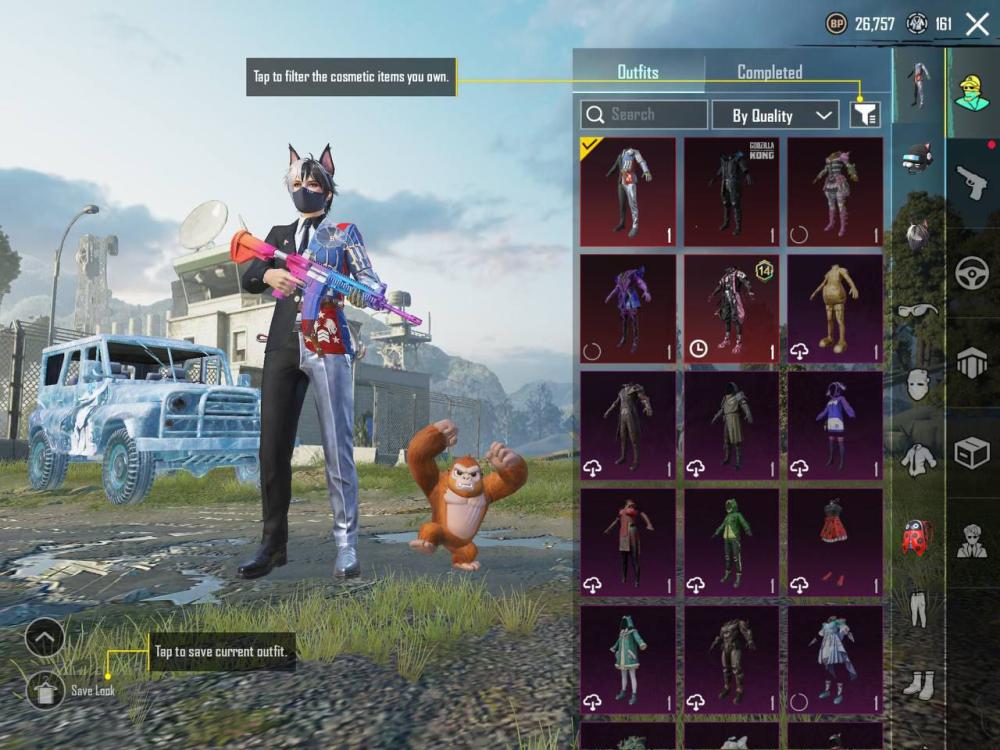Open the box crate category
1000x750 pixels.
pyautogui.click(x=971, y=454)
